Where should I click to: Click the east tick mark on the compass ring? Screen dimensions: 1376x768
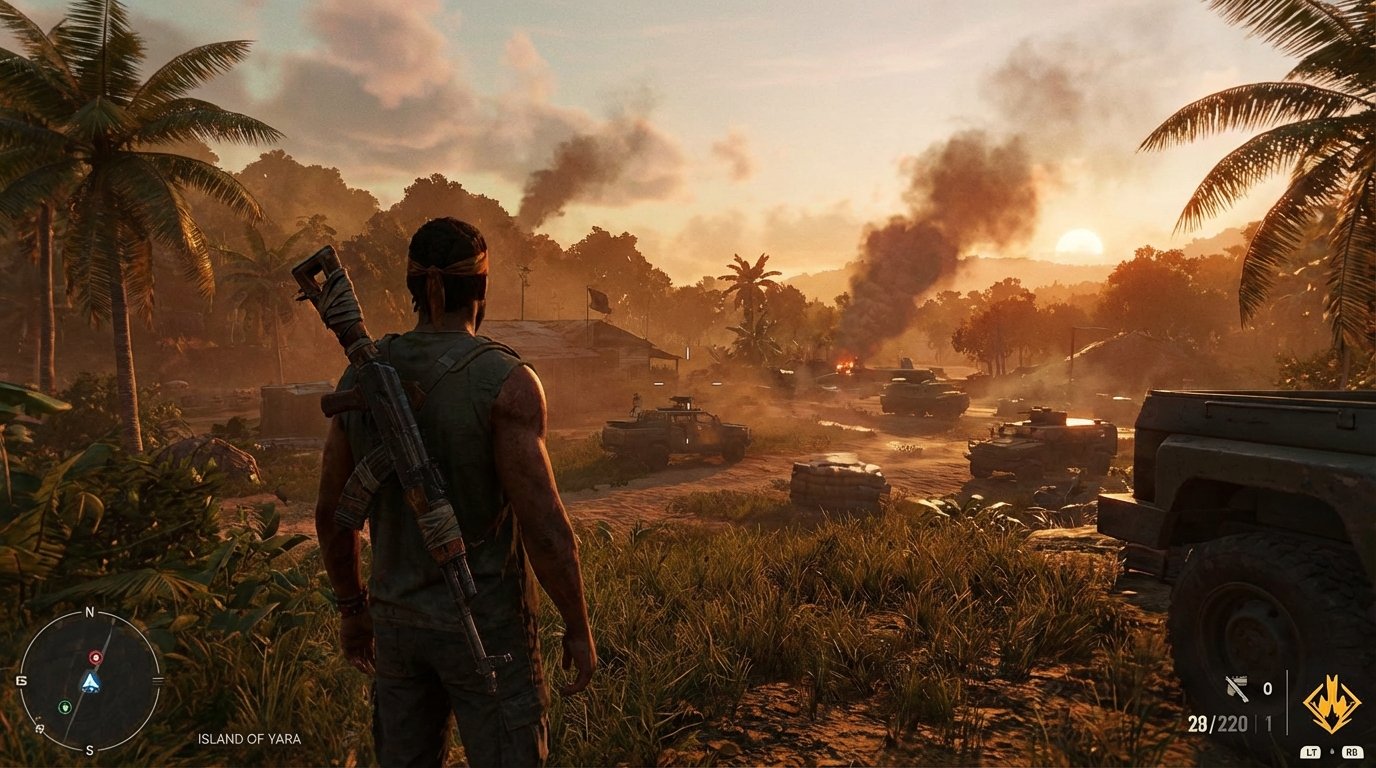point(159,679)
